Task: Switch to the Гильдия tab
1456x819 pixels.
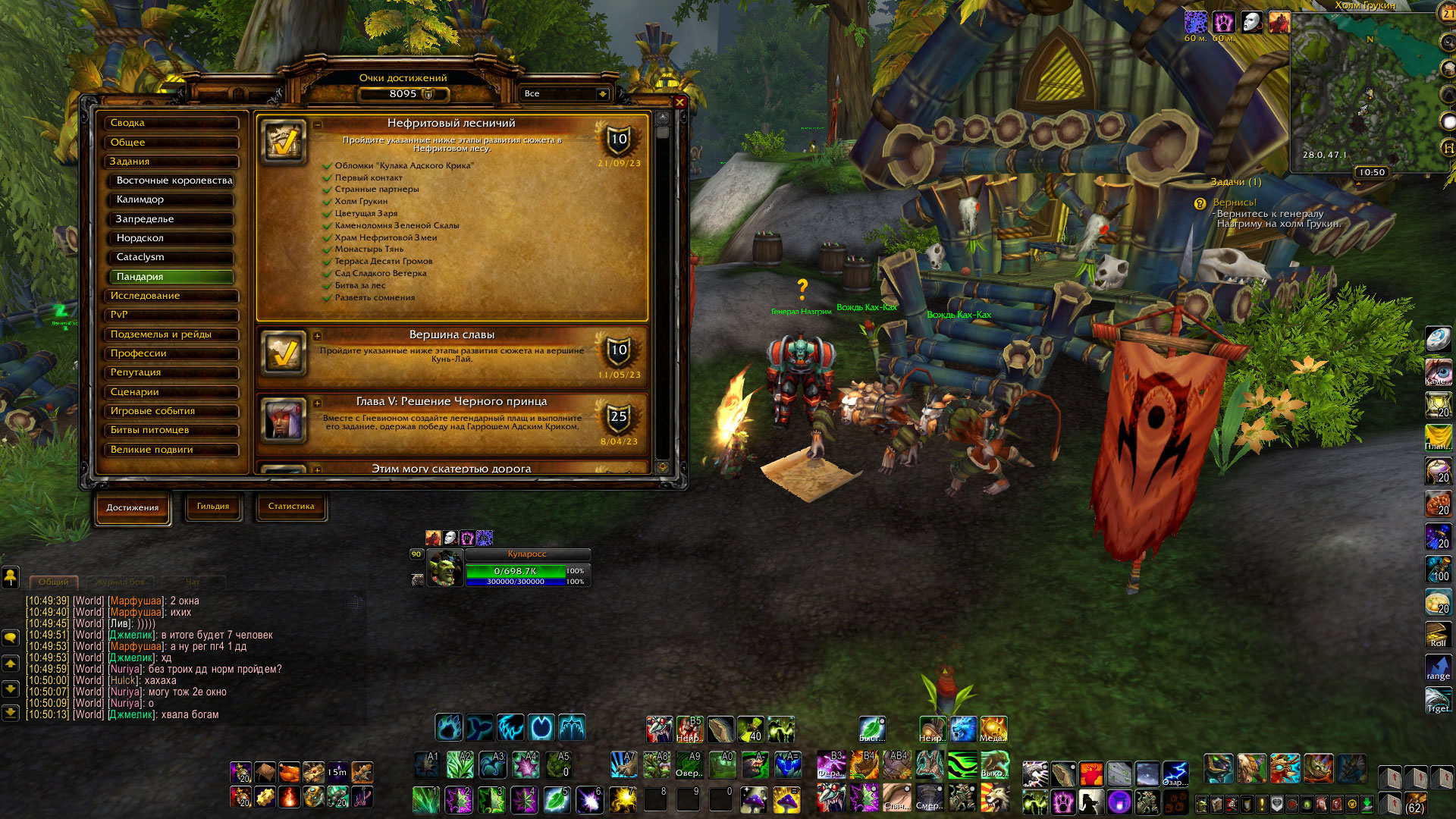Action: point(213,507)
